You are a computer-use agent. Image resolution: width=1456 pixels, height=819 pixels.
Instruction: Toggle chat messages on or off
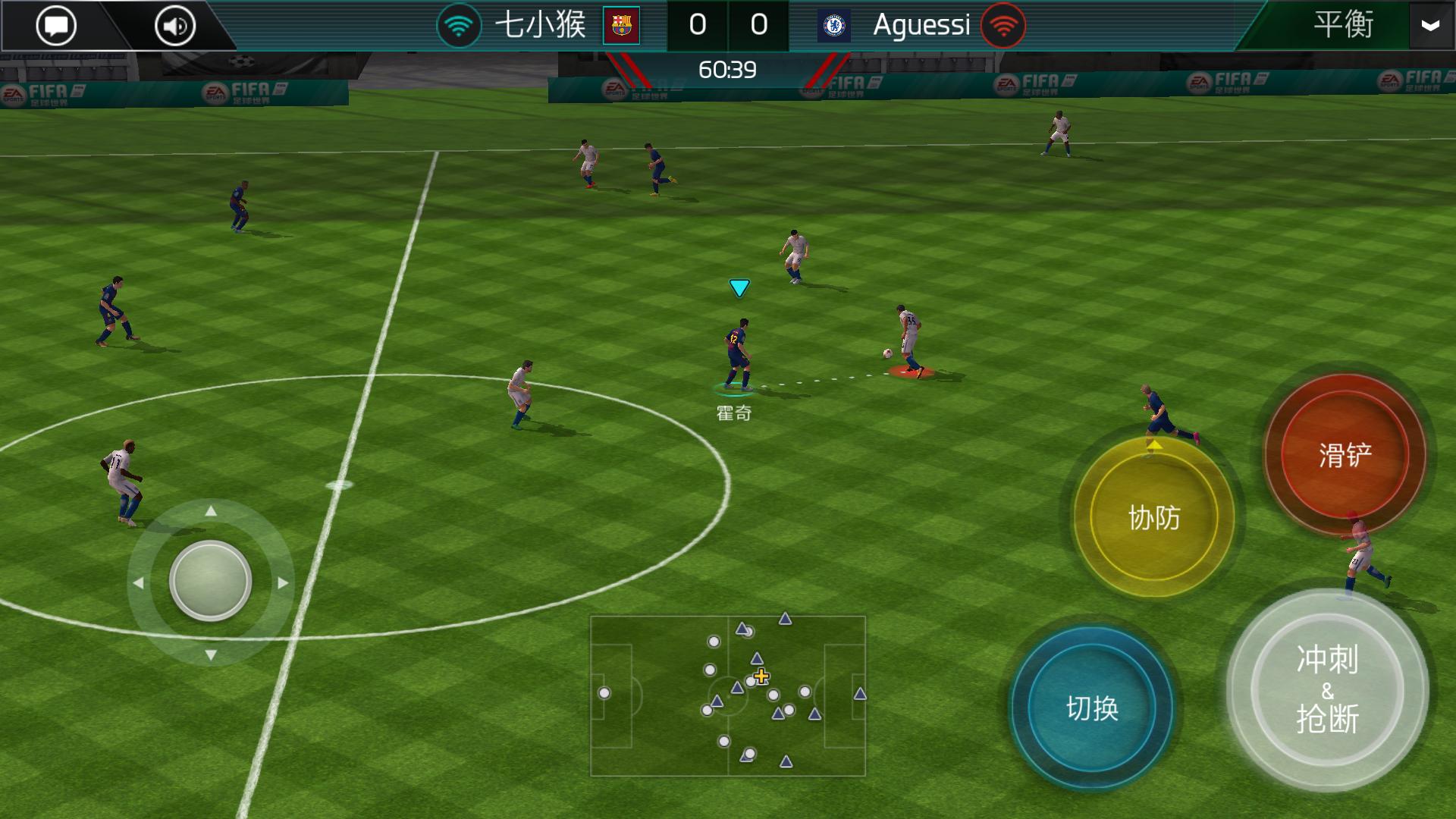[57, 24]
